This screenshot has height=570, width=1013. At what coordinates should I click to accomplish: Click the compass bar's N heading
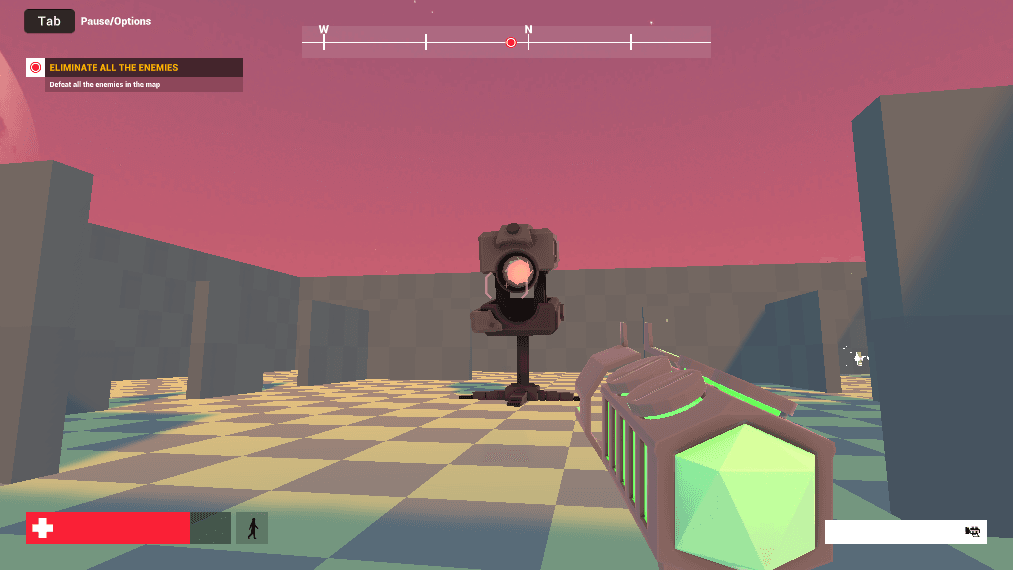(x=529, y=30)
